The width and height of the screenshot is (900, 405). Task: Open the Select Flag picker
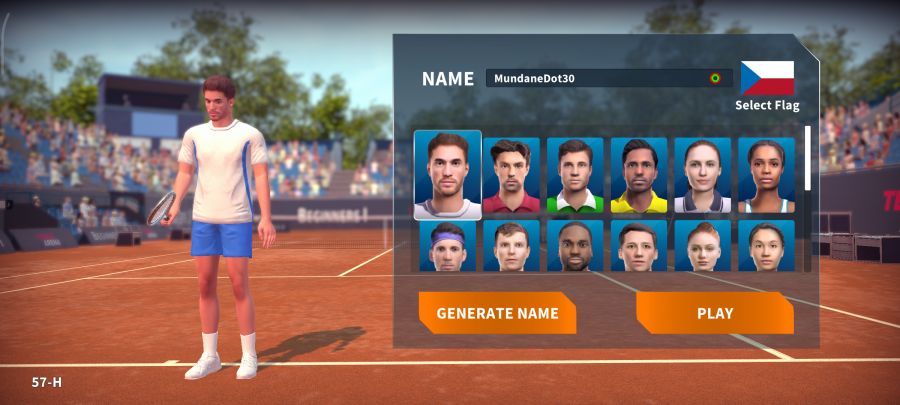click(767, 83)
